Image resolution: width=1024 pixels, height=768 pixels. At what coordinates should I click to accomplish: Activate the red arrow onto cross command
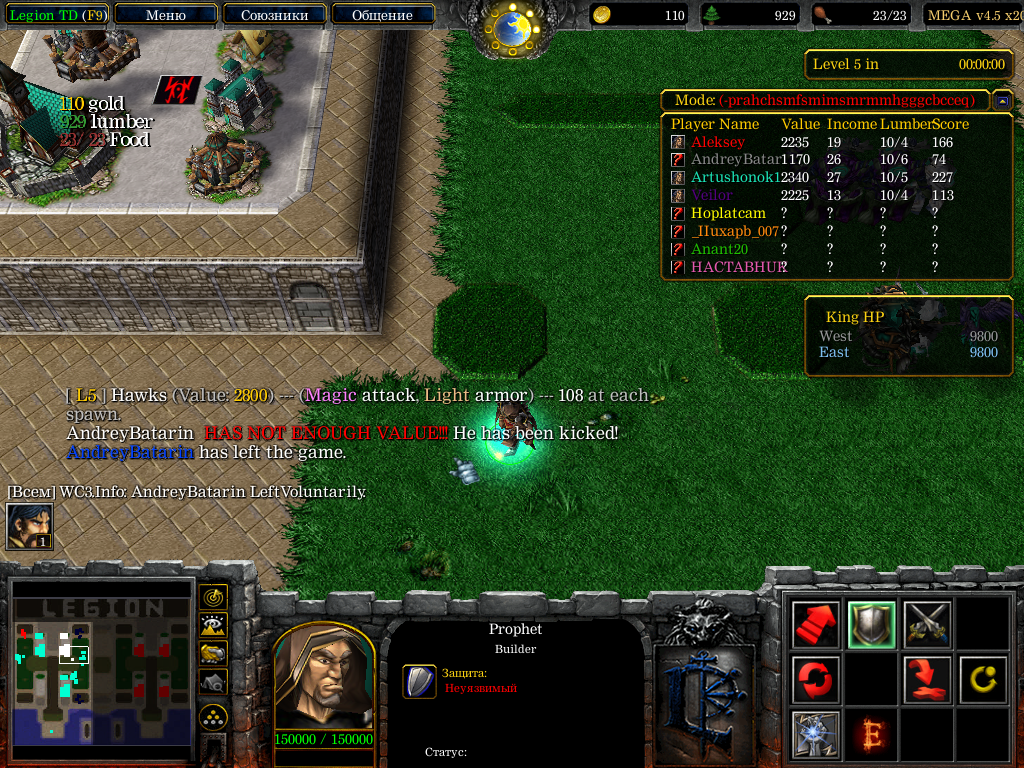927,681
